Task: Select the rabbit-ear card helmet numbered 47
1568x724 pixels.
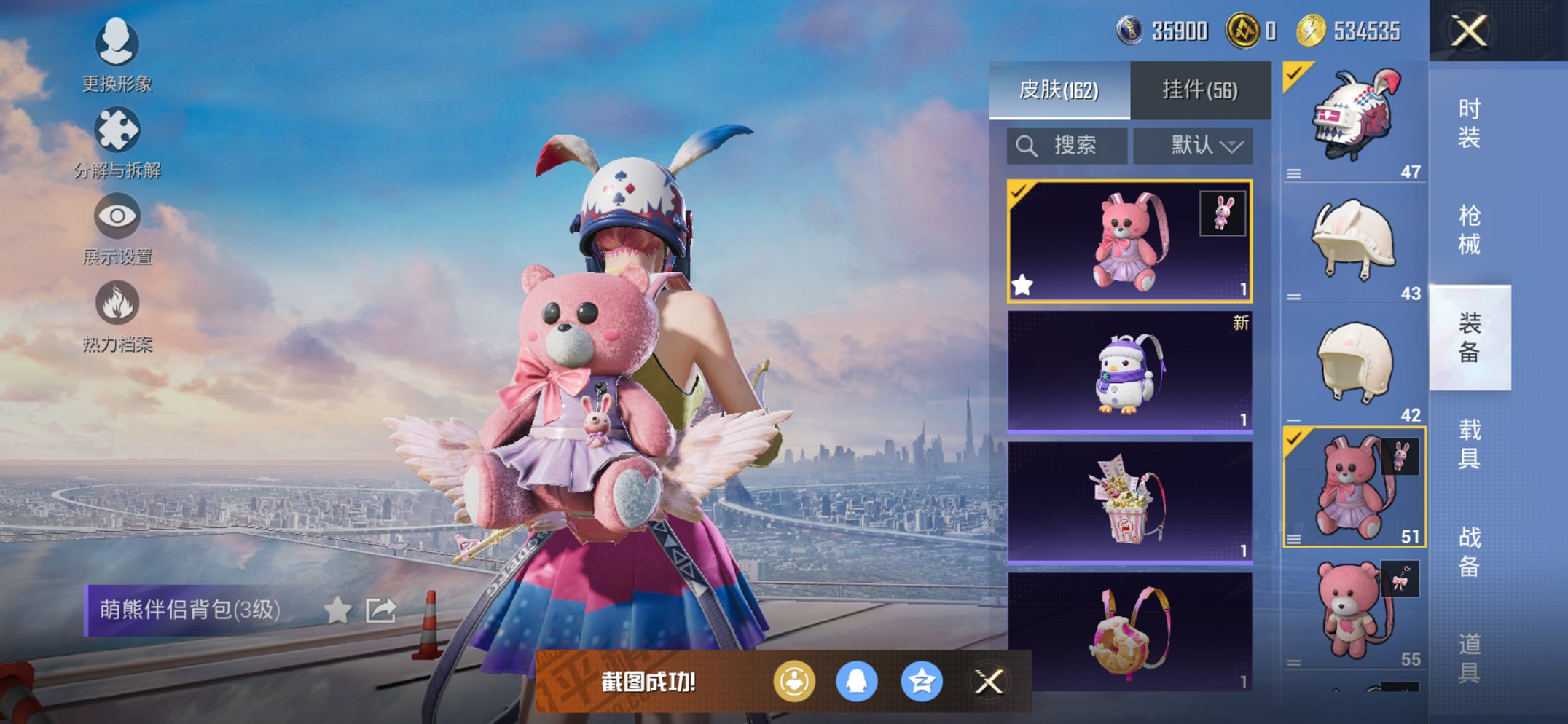Action: 1353,120
